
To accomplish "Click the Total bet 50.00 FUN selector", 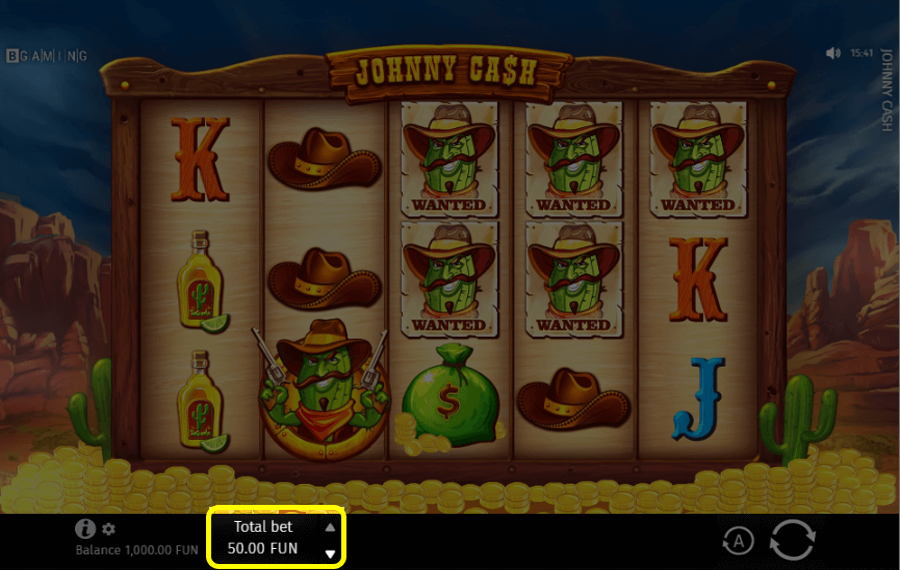I will (263, 538).
